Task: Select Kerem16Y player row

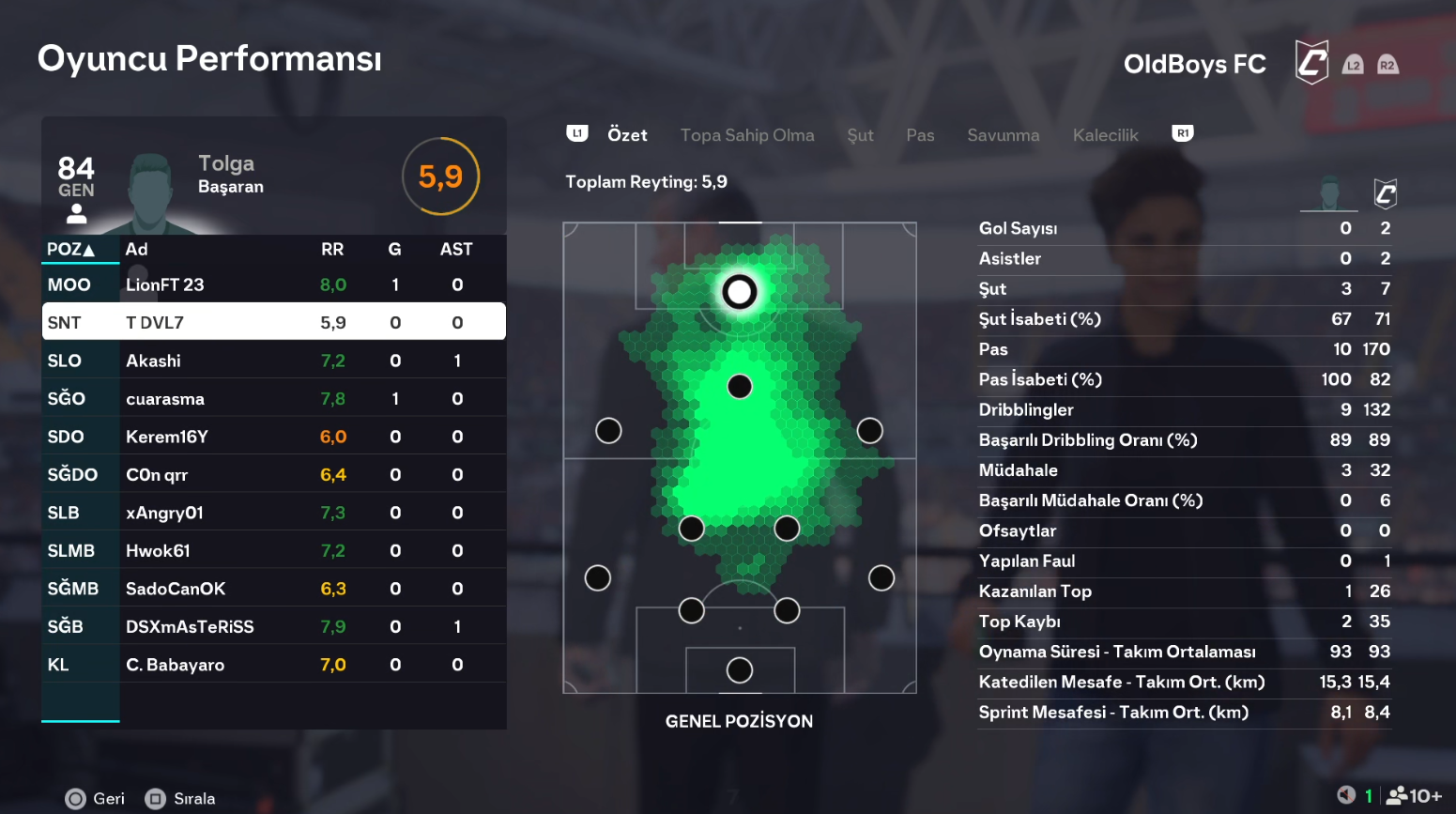Action: [x=273, y=437]
